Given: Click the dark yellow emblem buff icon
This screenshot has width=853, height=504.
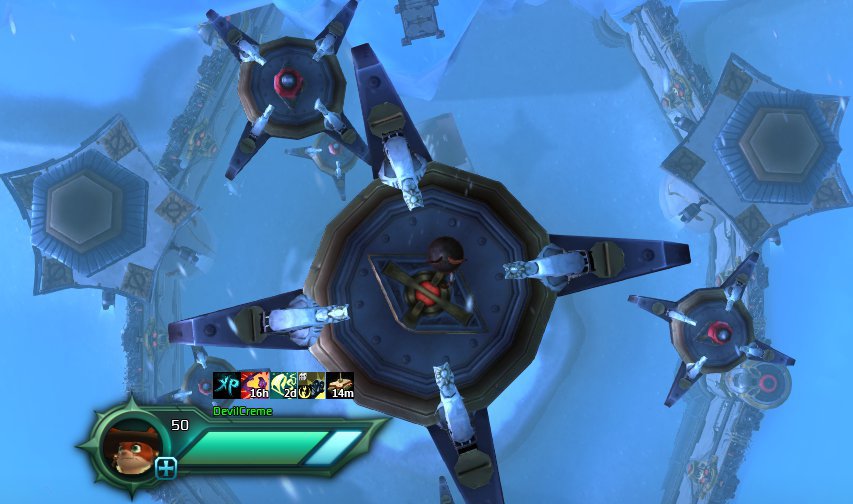Looking at the screenshot, I should 312,385.
